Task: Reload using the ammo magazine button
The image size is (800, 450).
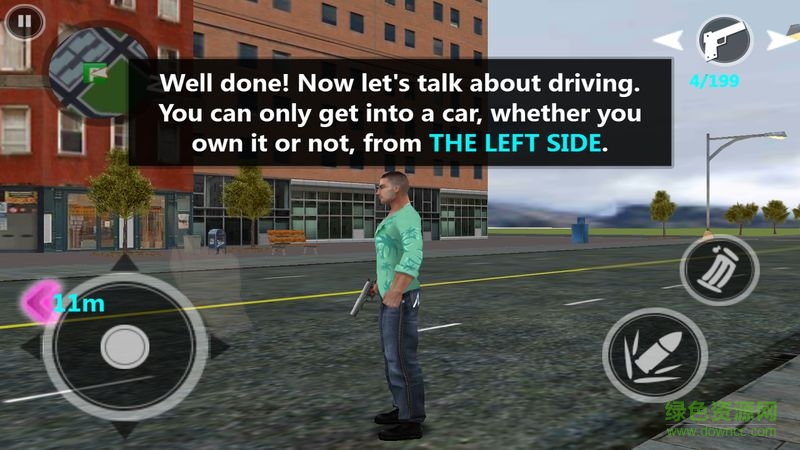Action: click(719, 270)
